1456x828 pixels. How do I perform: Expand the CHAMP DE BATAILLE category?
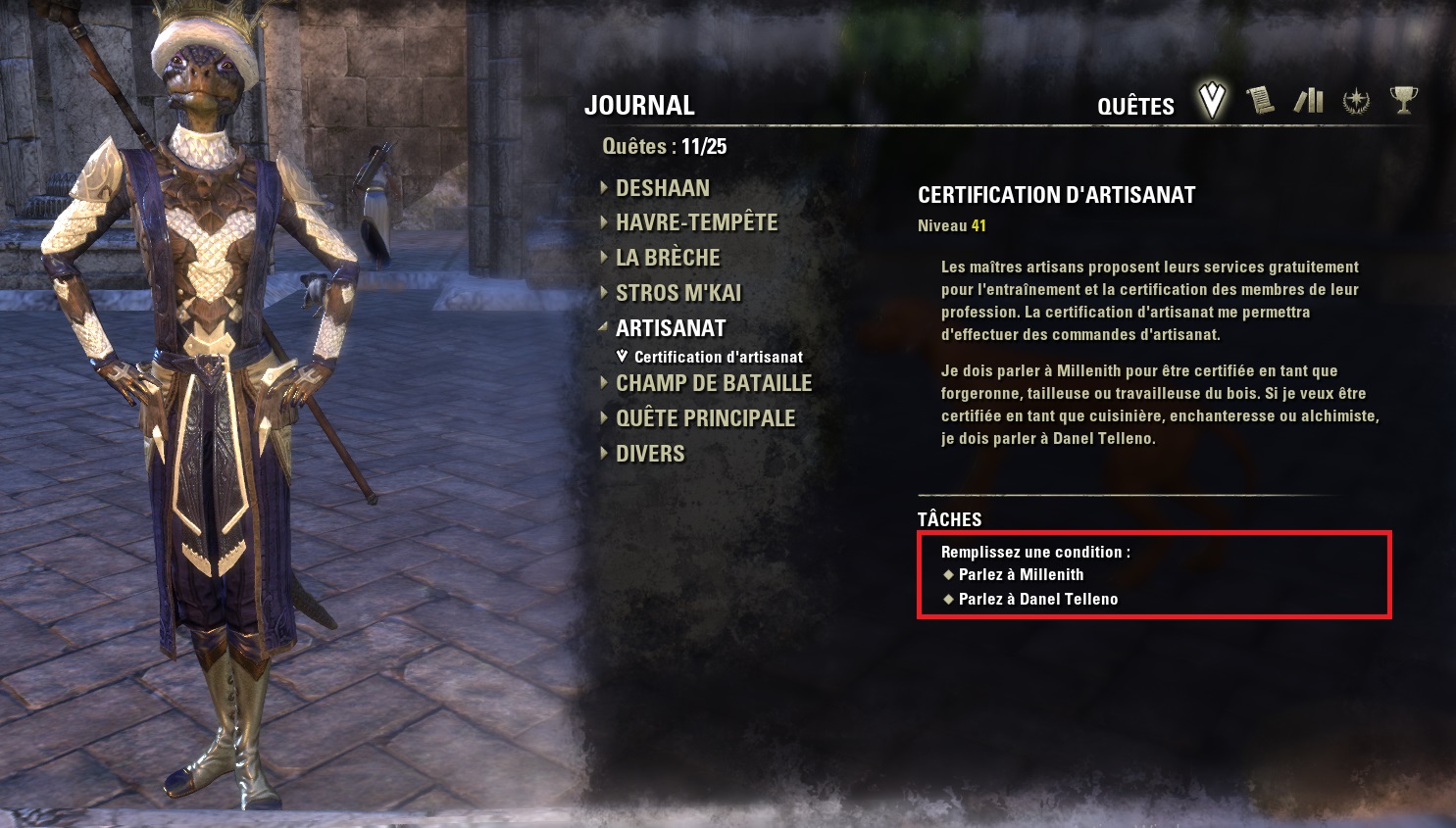click(x=714, y=384)
